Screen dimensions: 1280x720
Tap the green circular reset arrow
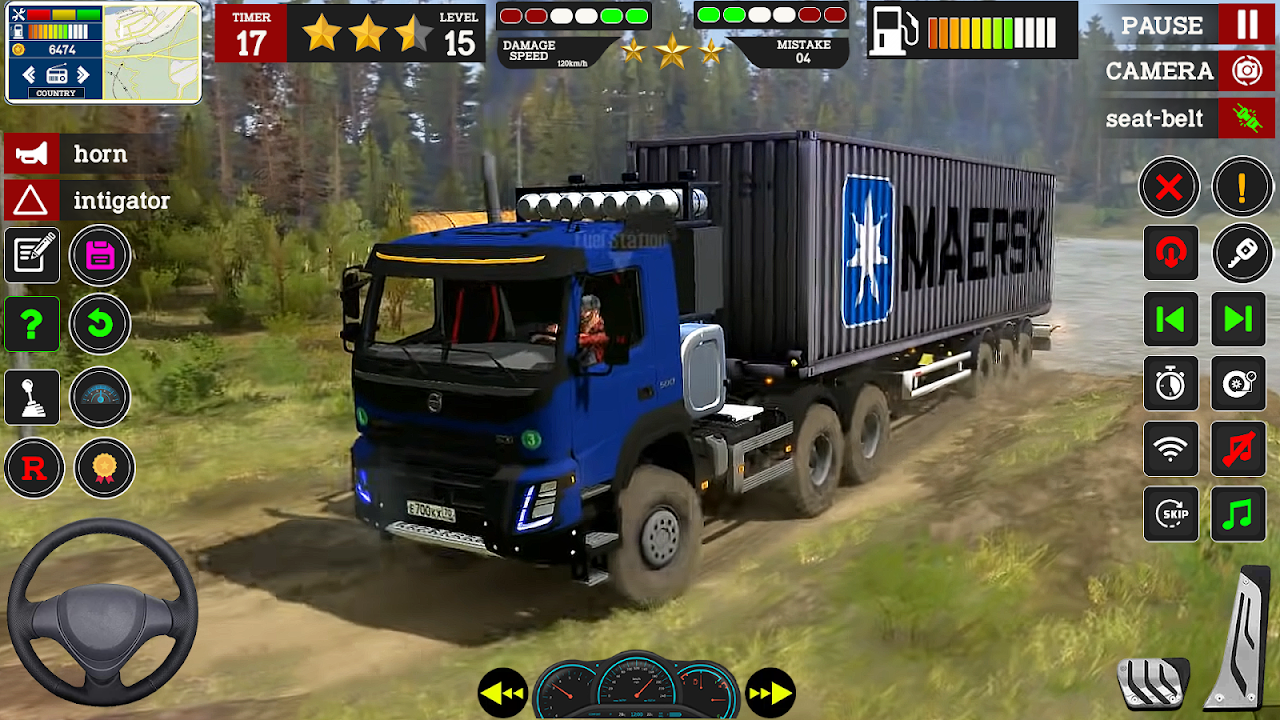(x=100, y=323)
